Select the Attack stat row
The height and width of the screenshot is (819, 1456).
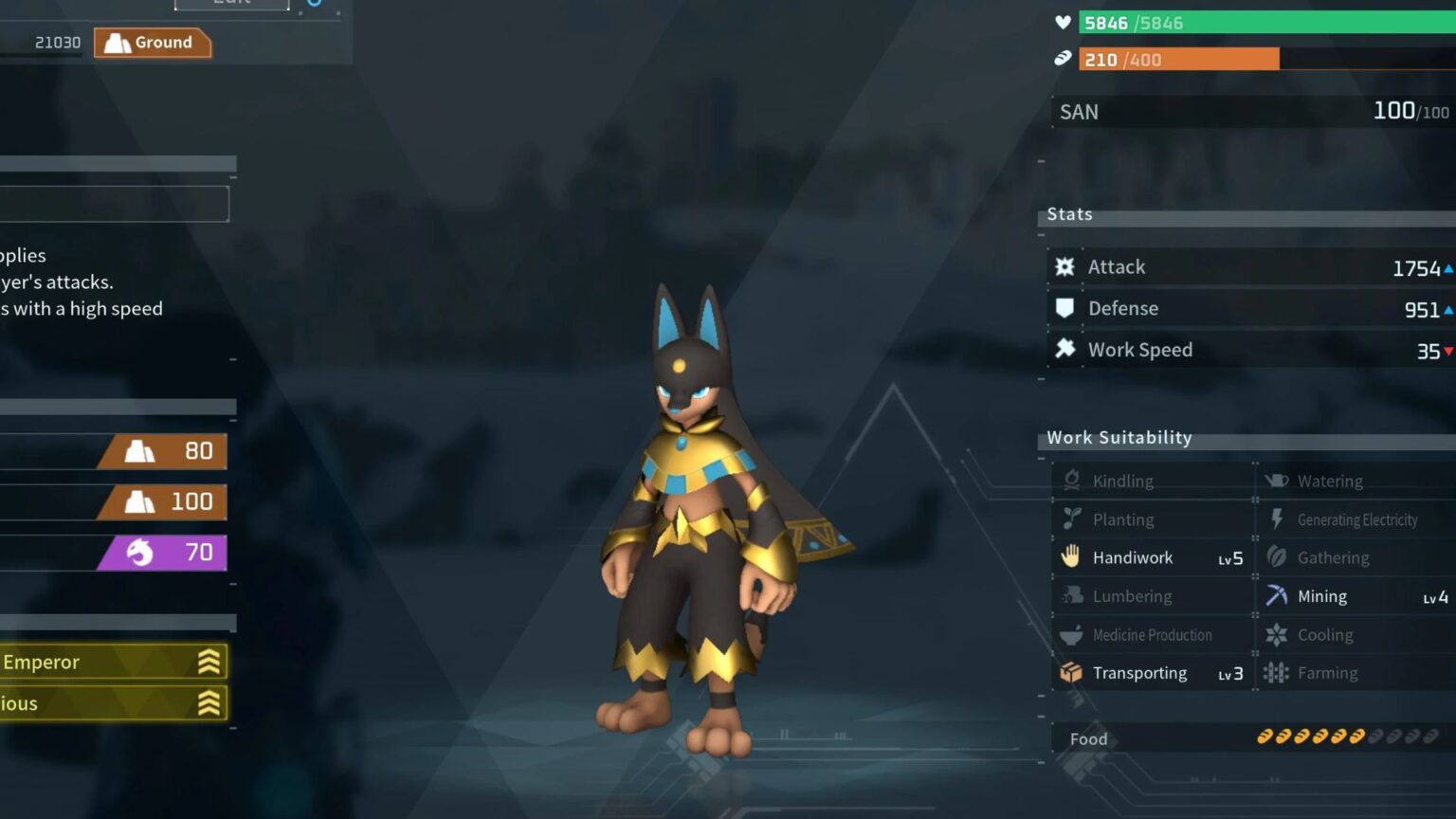pyautogui.click(x=1251, y=267)
